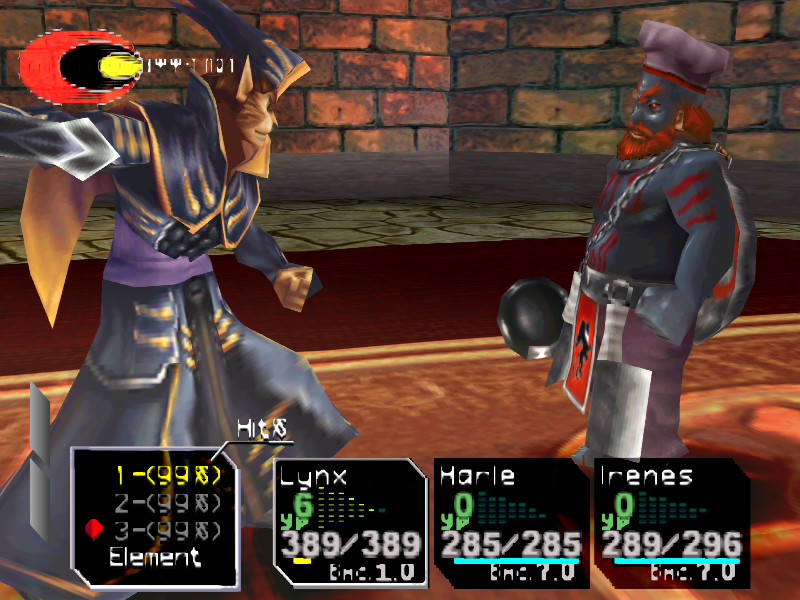Choose Harle's character status panel
Screen dimensions: 800x600
click(510, 522)
